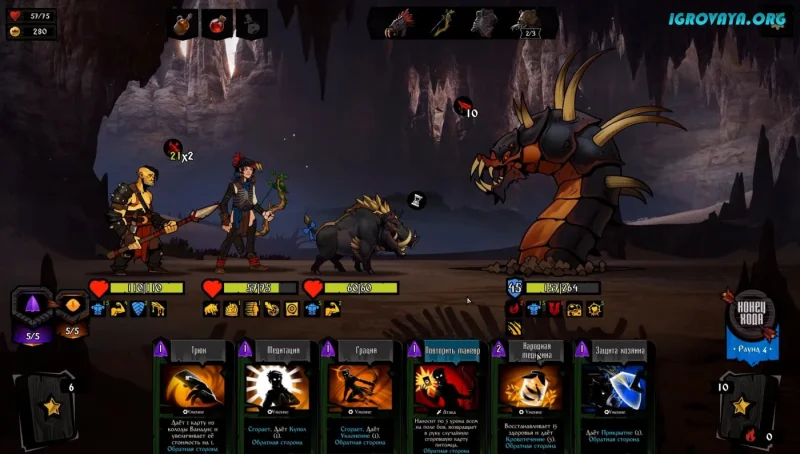
Task: Inspect the orc warrior's attack intent icon
Action: click(175, 149)
